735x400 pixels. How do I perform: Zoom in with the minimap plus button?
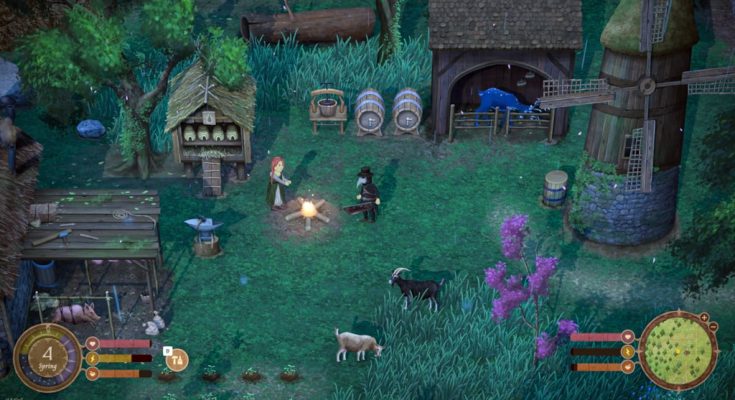[704, 318]
